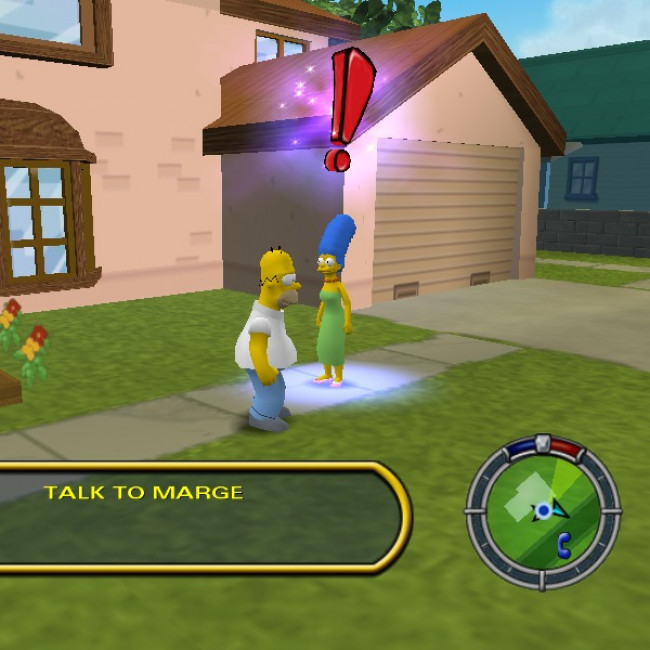This screenshot has height=650, width=650.
Task: Click the blue phone marker on the radar
Action: pos(563,543)
